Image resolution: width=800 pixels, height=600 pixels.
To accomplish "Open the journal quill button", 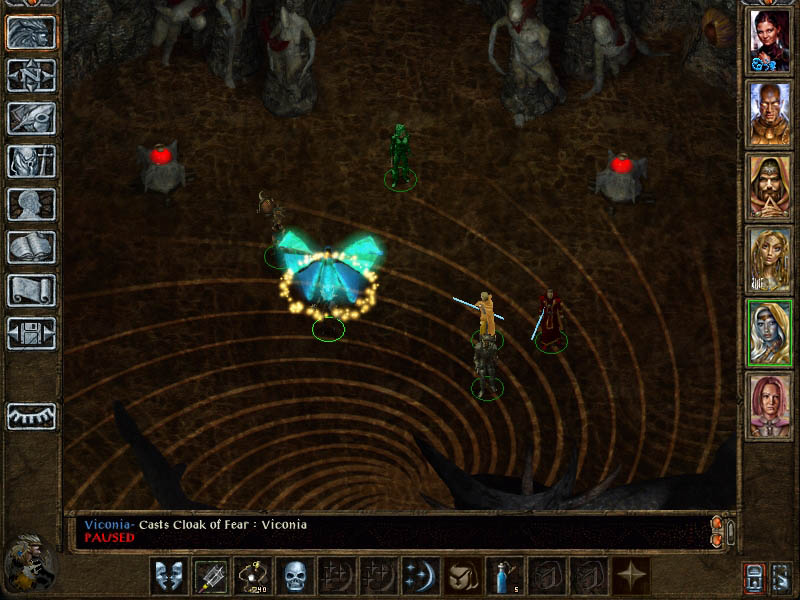I will click(x=31, y=119).
